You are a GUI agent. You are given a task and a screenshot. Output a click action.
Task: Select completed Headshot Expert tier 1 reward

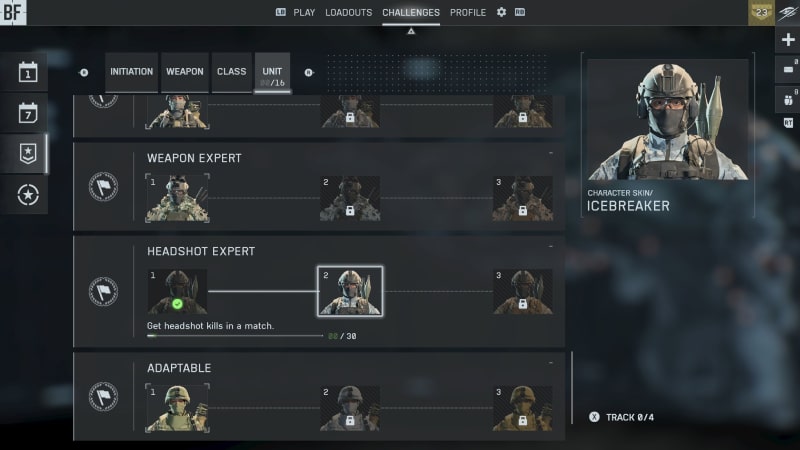tap(177, 291)
